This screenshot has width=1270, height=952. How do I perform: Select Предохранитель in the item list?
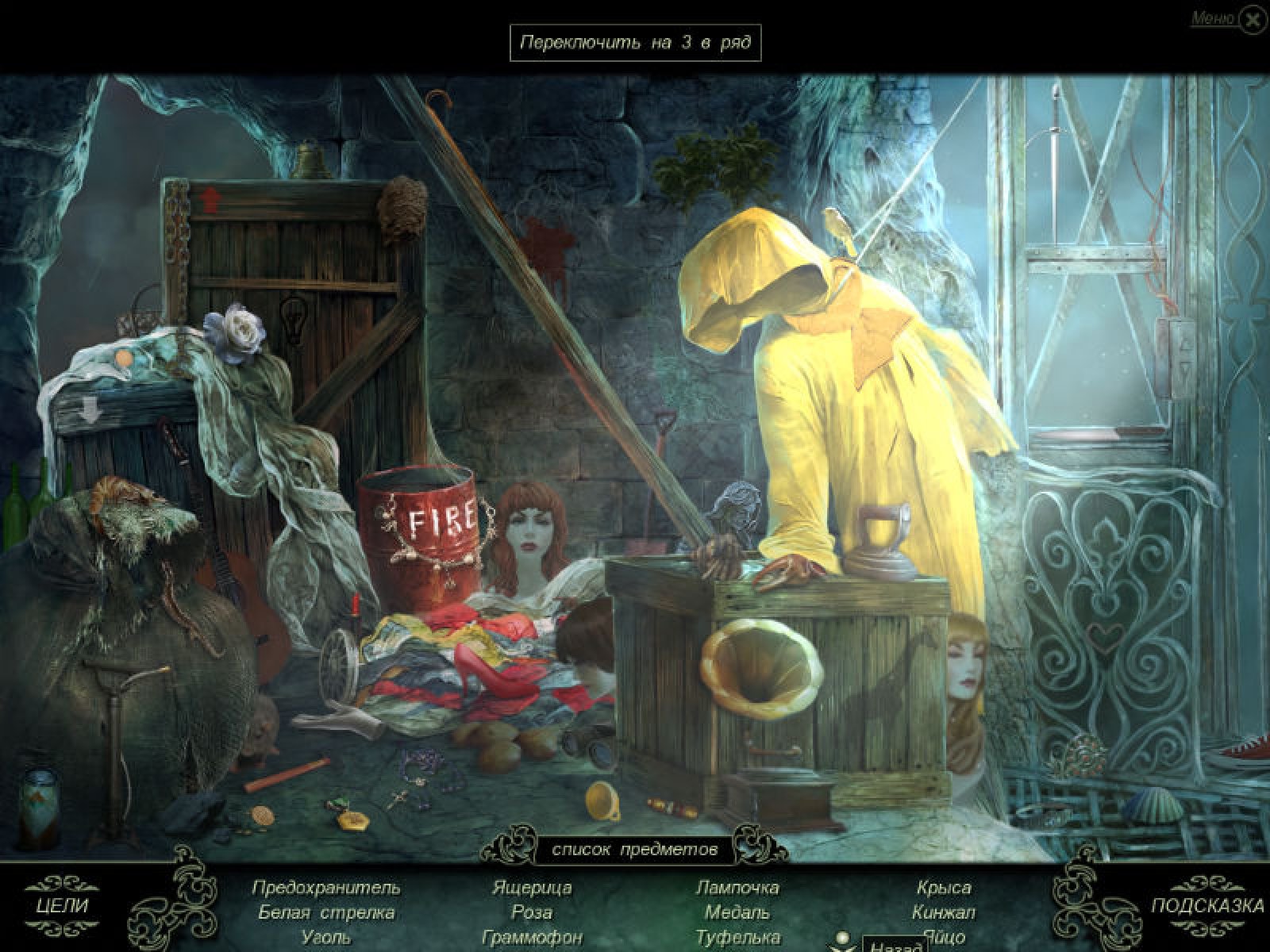click(x=326, y=887)
